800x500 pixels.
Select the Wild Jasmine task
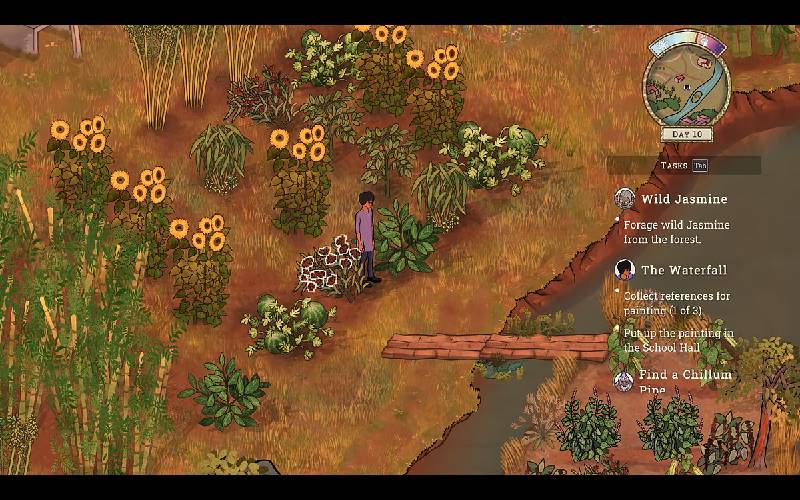pos(684,199)
